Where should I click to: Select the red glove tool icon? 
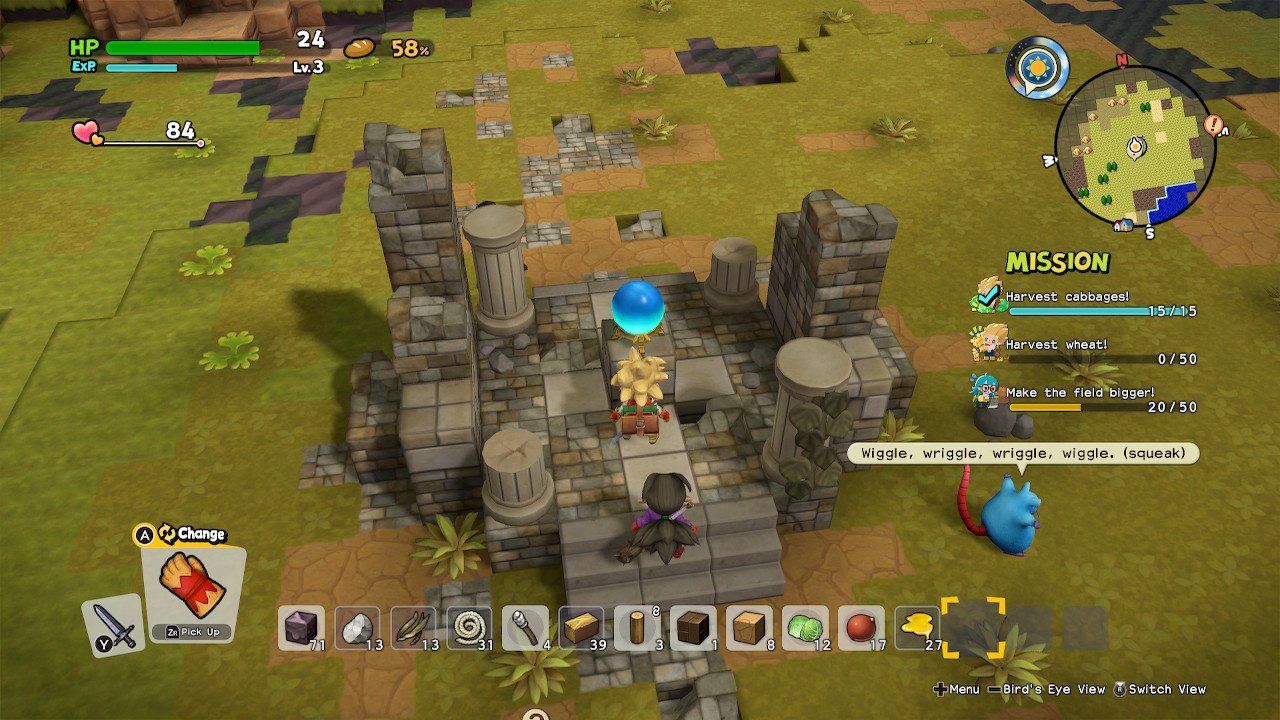[x=193, y=585]
